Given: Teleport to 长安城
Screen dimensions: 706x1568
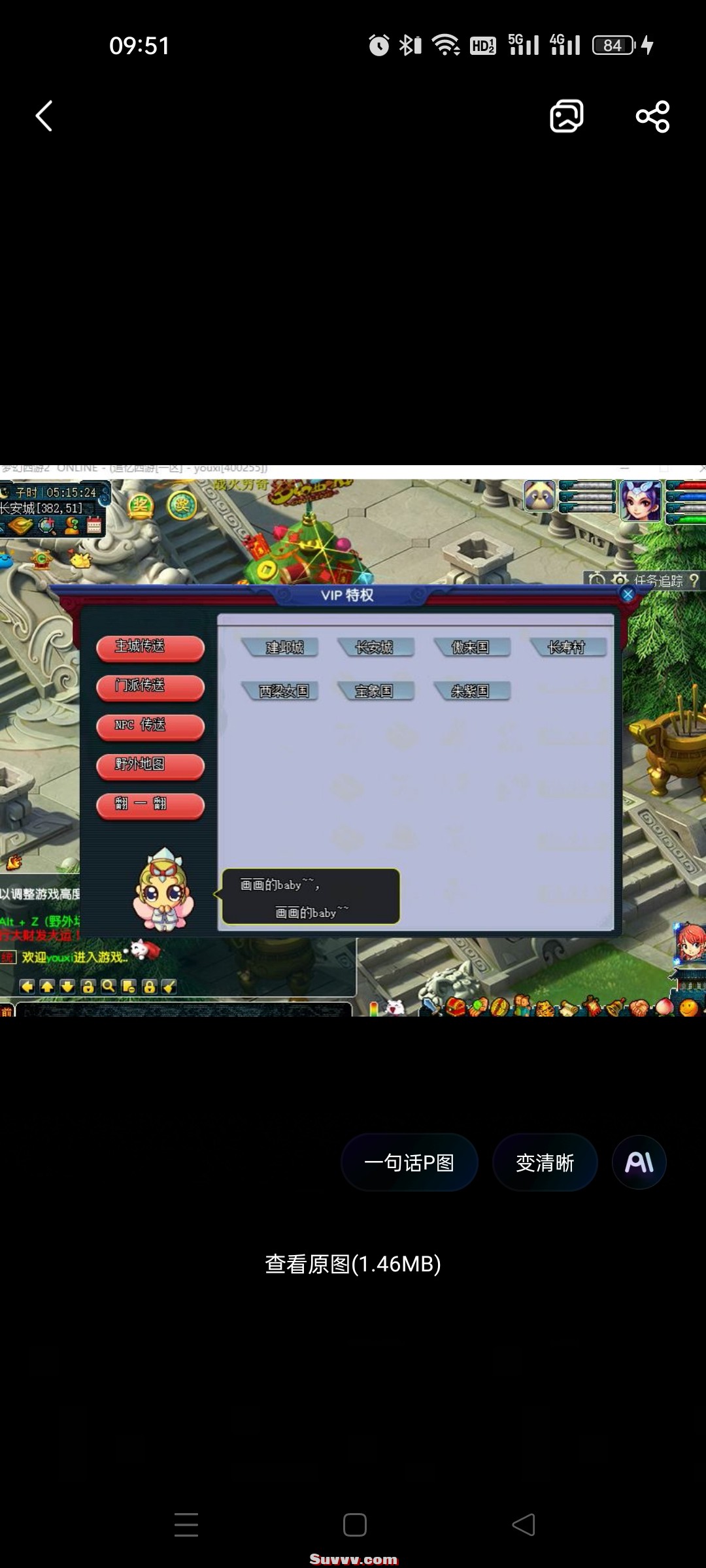Looking at the screenshot, I should pos(375,647).
